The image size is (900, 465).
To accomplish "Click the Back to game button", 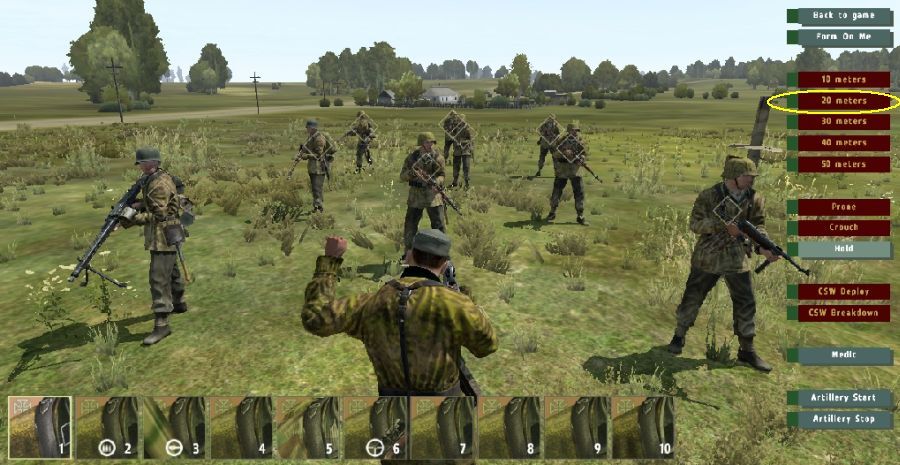I will pos(843,16).
